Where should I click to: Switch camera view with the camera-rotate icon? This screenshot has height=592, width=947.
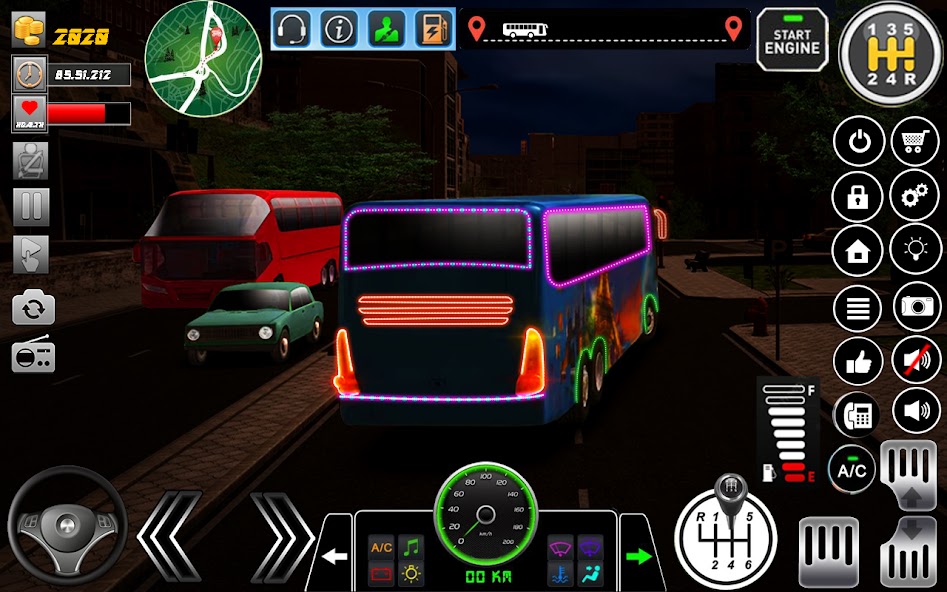tap(33, 307)
